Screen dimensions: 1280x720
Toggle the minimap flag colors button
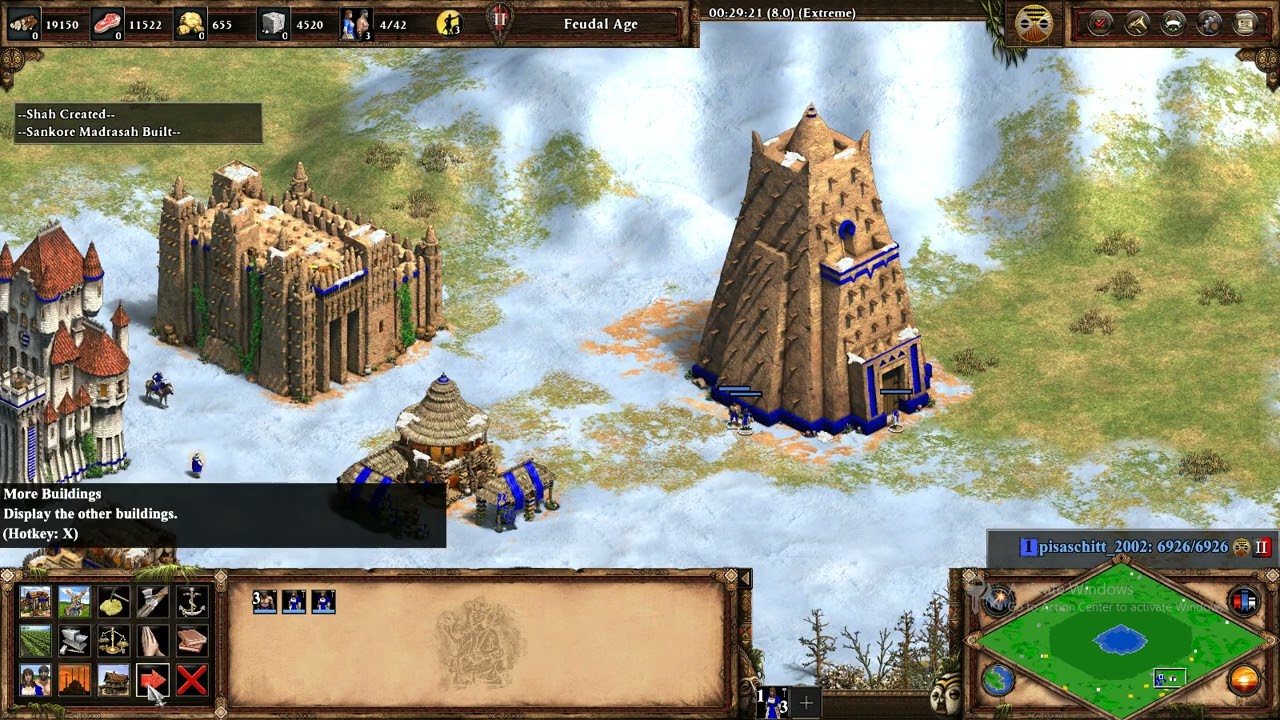[1244, 602]
